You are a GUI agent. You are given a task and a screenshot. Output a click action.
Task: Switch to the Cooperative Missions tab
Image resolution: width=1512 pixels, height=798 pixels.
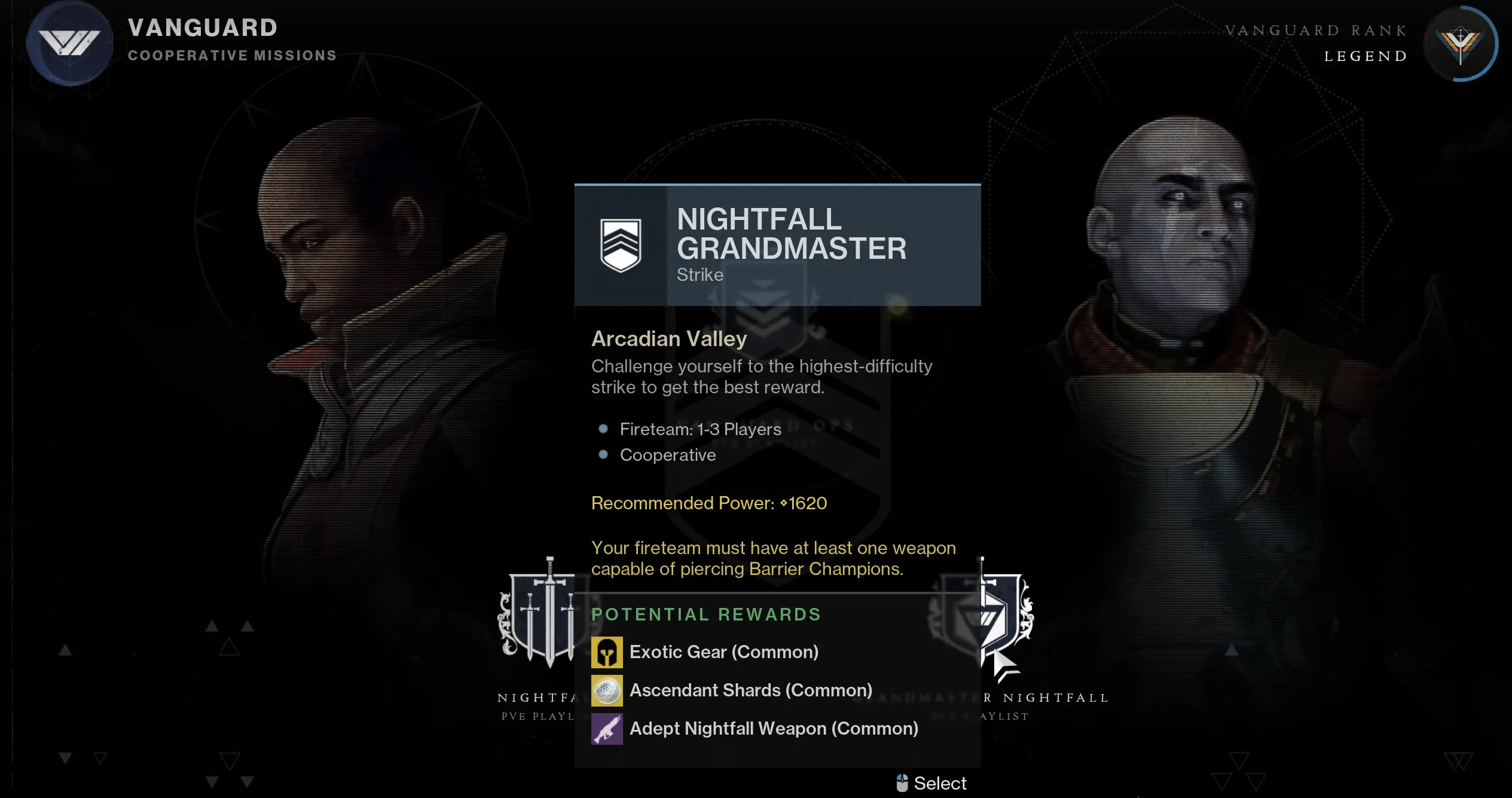point(232,55)
